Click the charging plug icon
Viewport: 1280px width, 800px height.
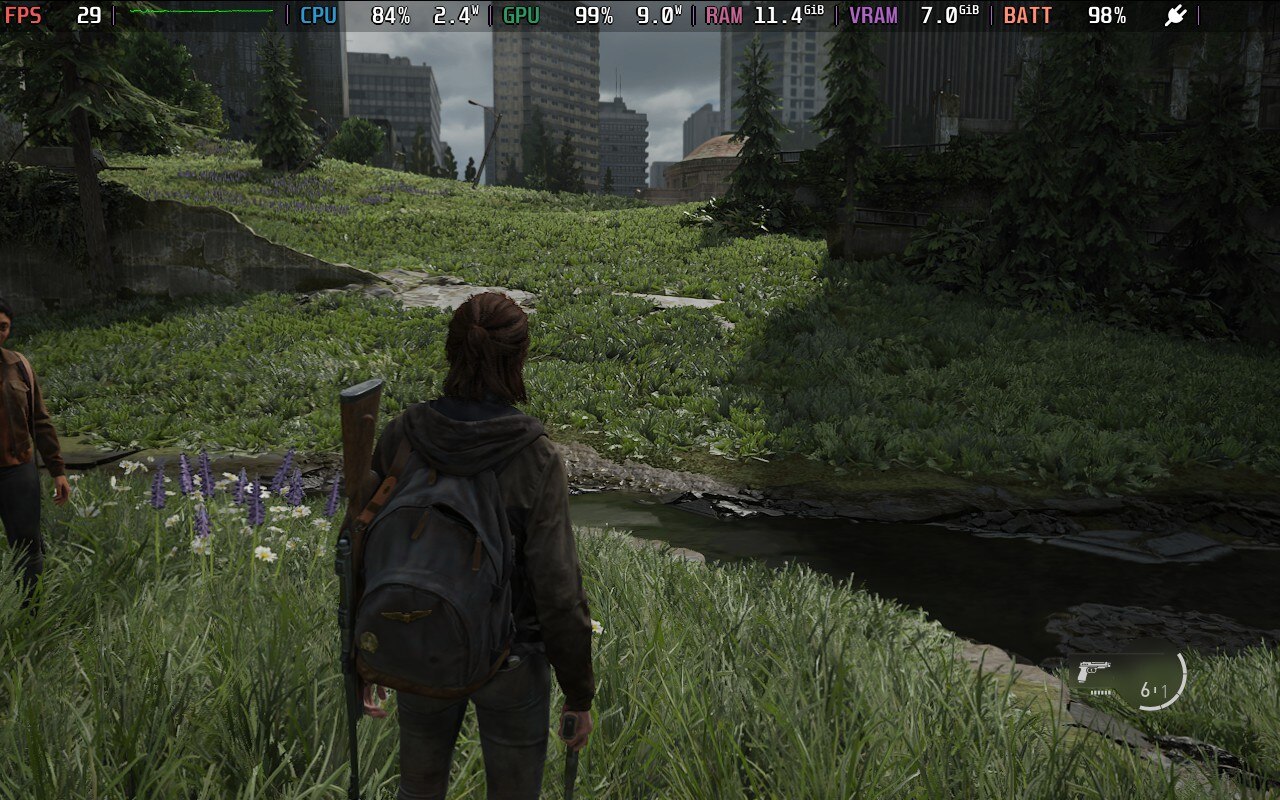pos(1175,16)
